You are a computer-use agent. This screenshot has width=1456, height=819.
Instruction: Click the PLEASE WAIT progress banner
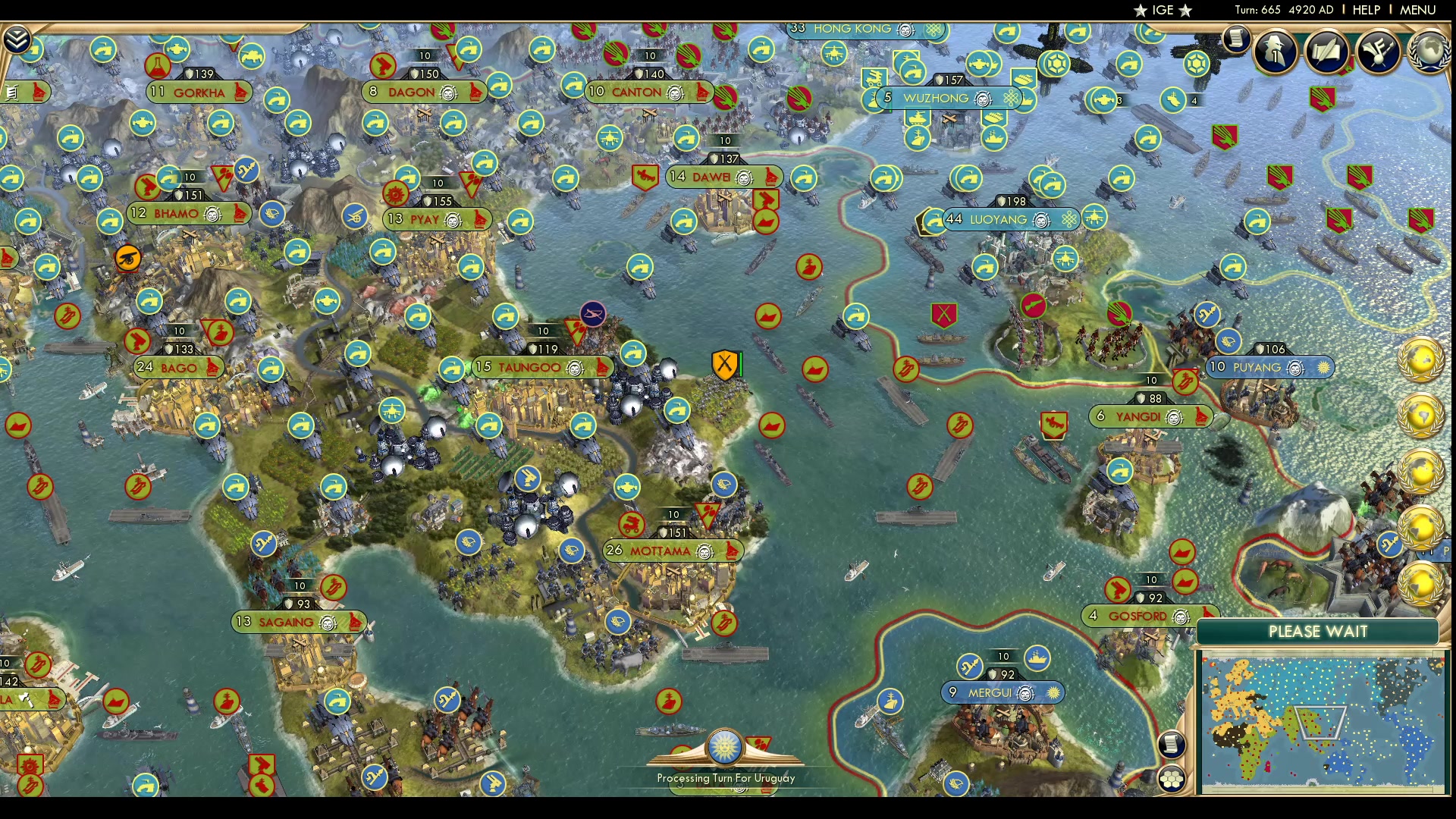[x=1318, y=631]
